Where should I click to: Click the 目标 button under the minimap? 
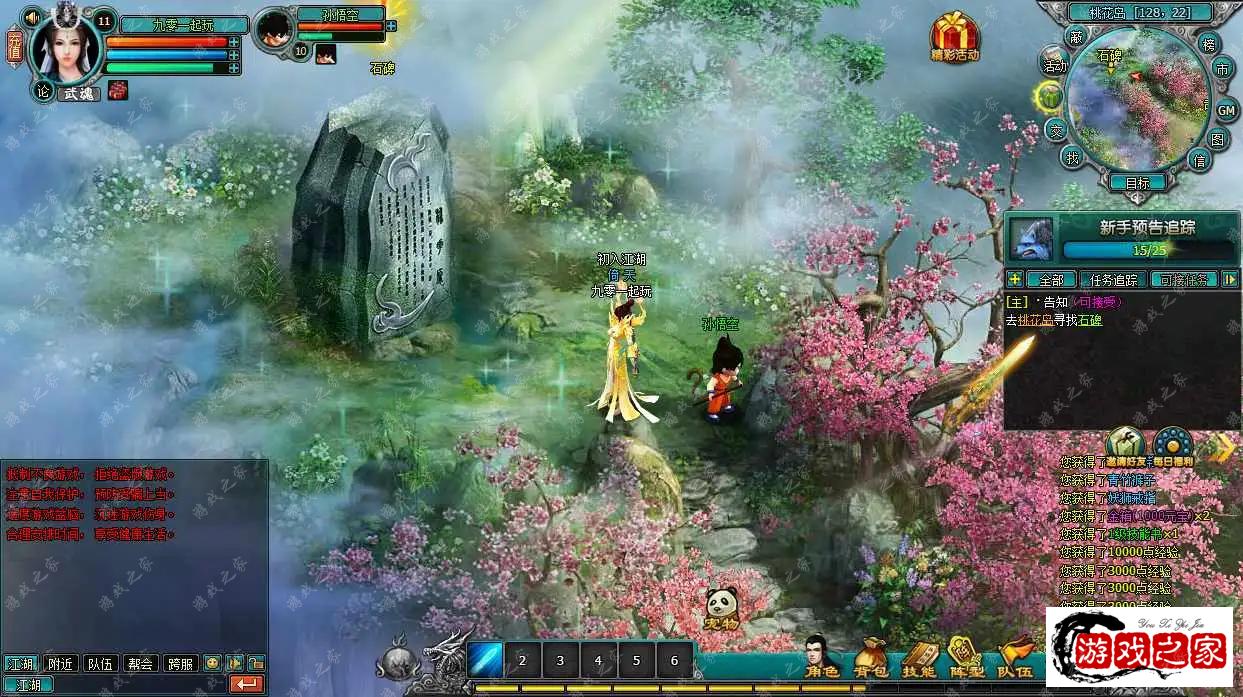pos(1137,183)
